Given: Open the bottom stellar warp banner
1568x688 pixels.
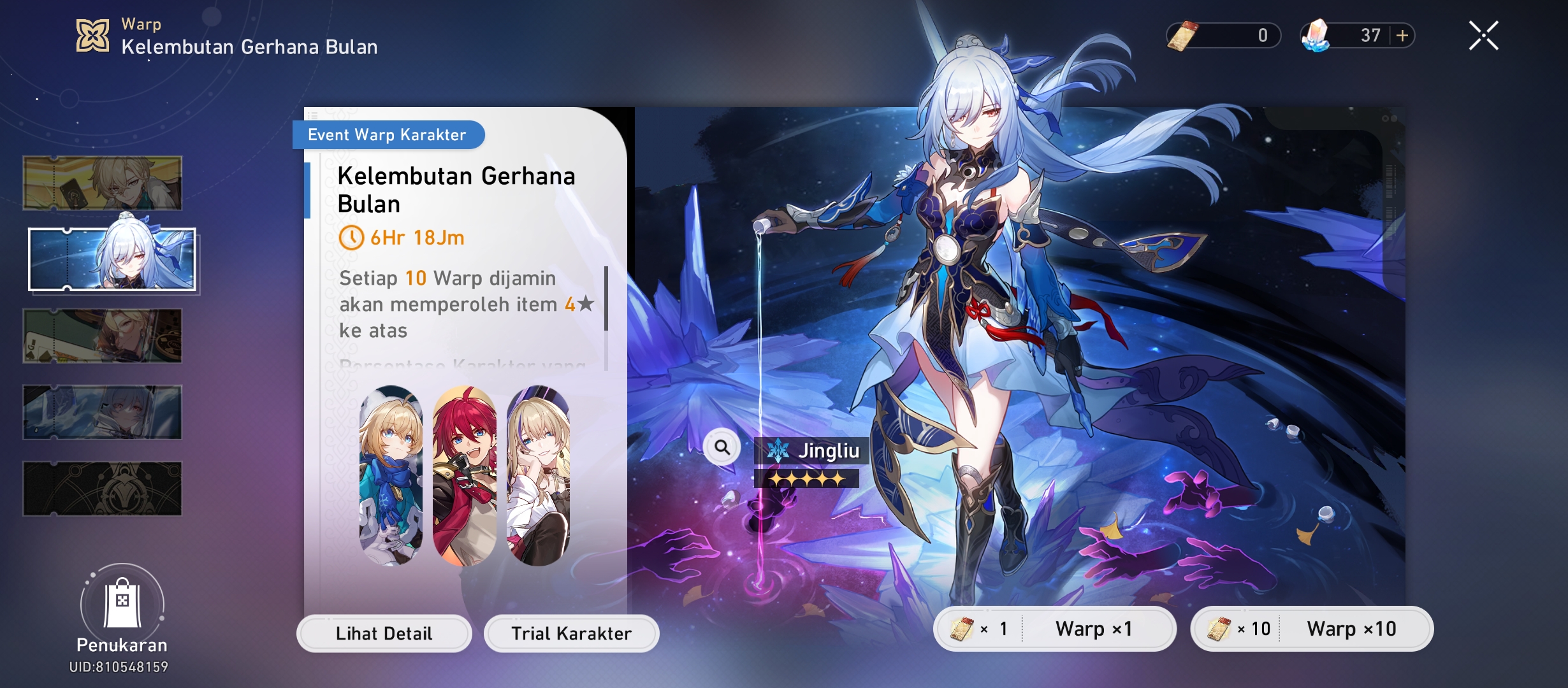Looking at the screenshot, I should [102, 489].
